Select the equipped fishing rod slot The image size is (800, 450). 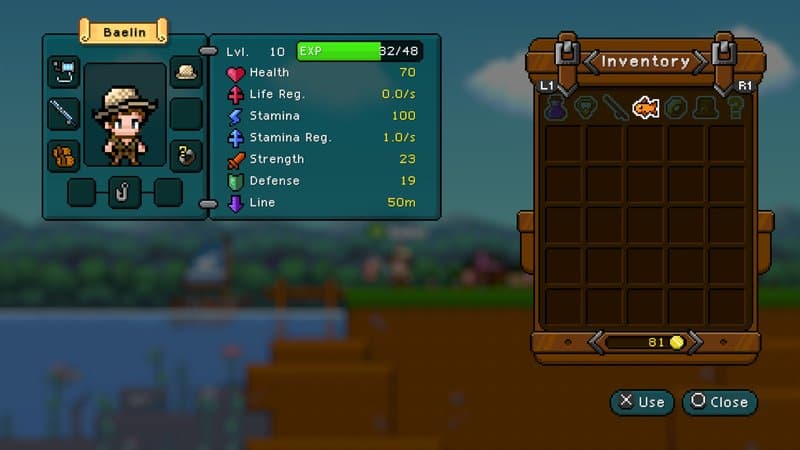(x=64, y=113)
